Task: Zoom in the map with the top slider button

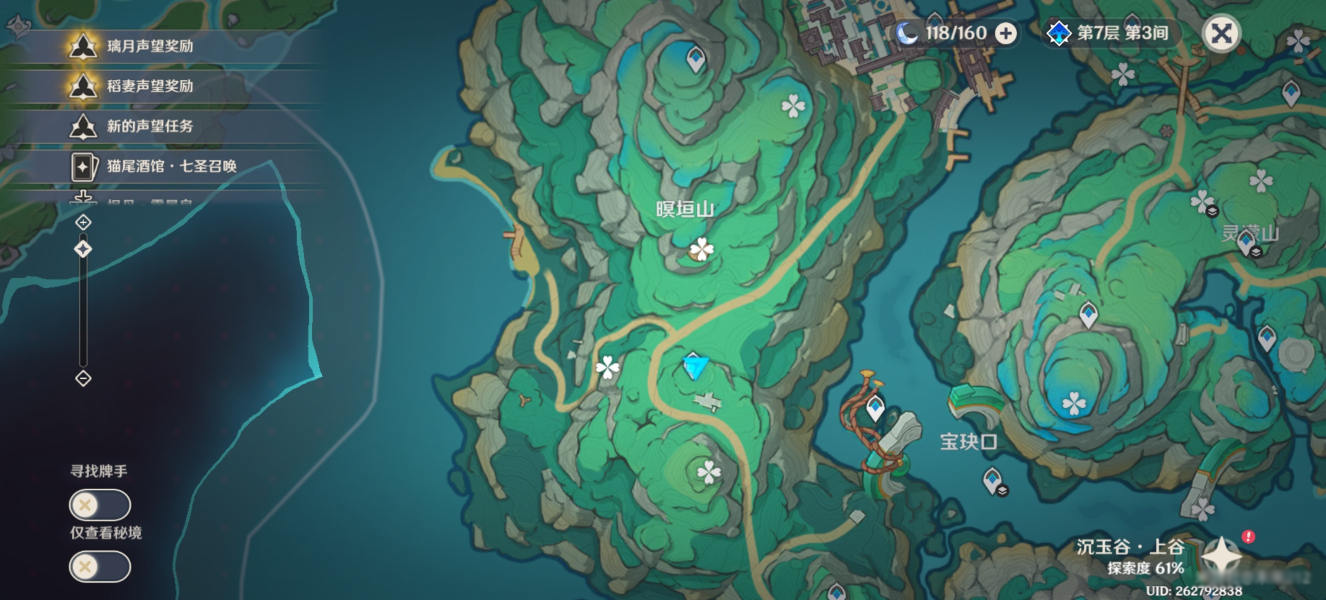Action: (83, 222)
